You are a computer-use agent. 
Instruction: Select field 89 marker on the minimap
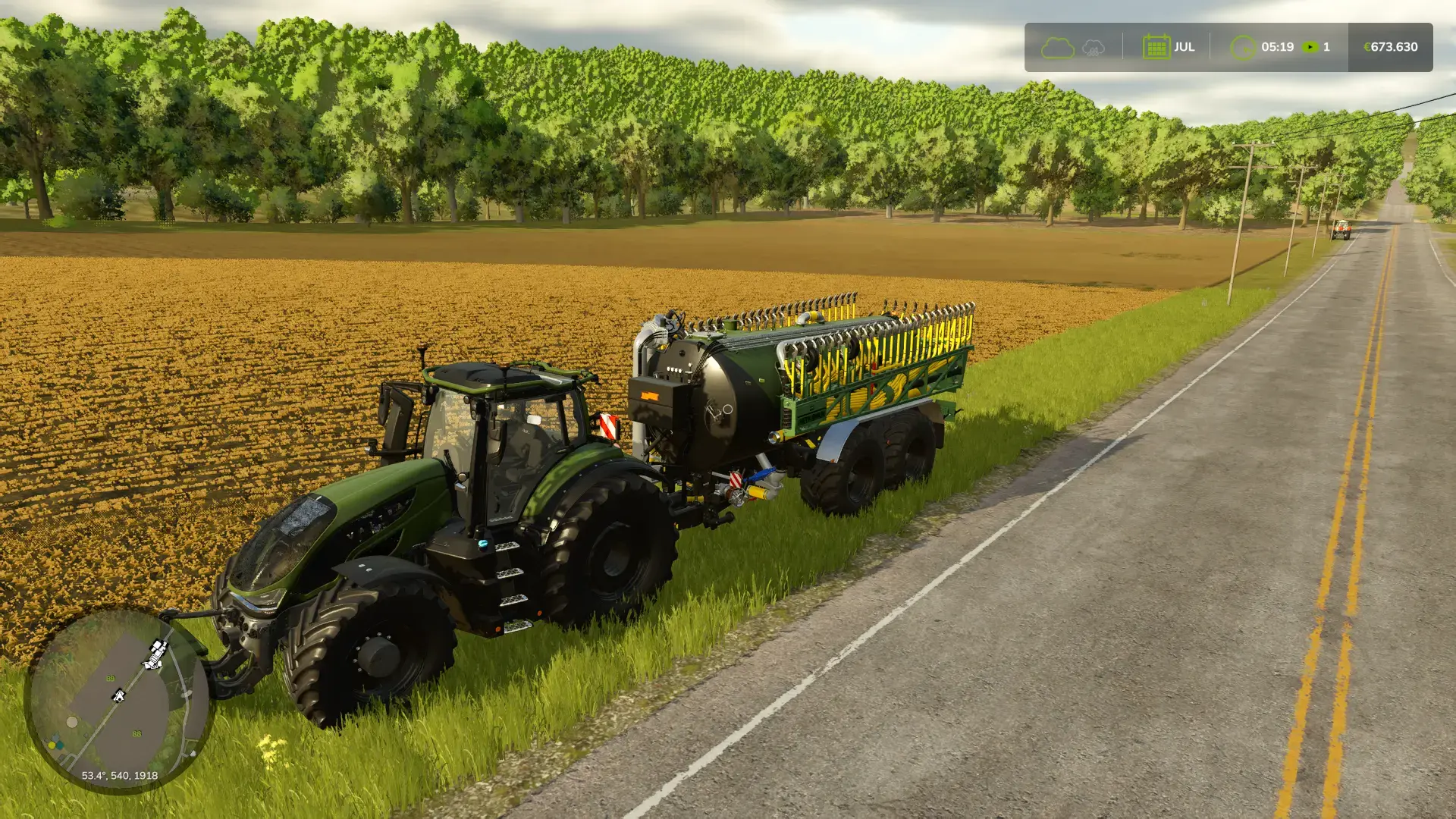110,679
